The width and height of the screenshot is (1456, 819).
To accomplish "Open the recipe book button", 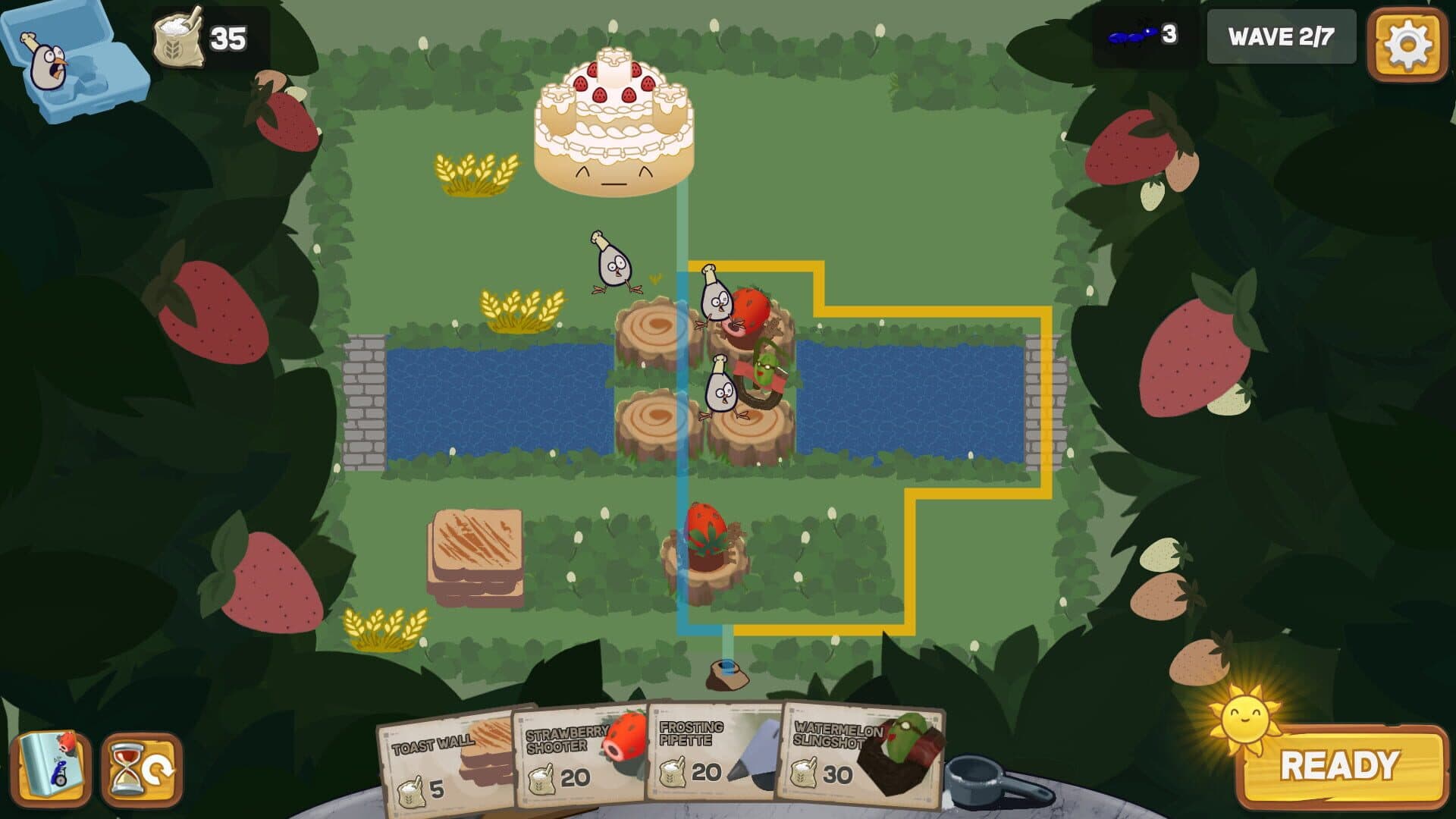I will 52,769.
